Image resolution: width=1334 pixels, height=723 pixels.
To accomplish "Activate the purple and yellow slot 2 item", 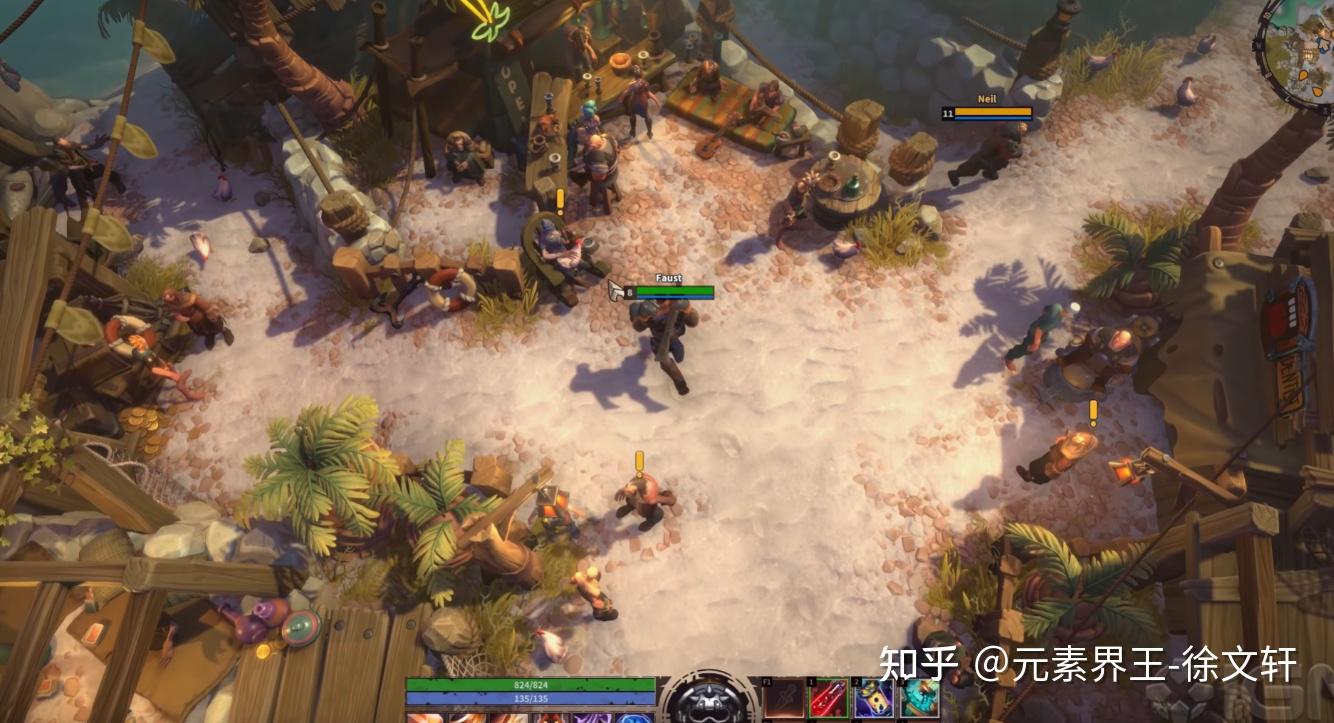I will click(874, 698).
